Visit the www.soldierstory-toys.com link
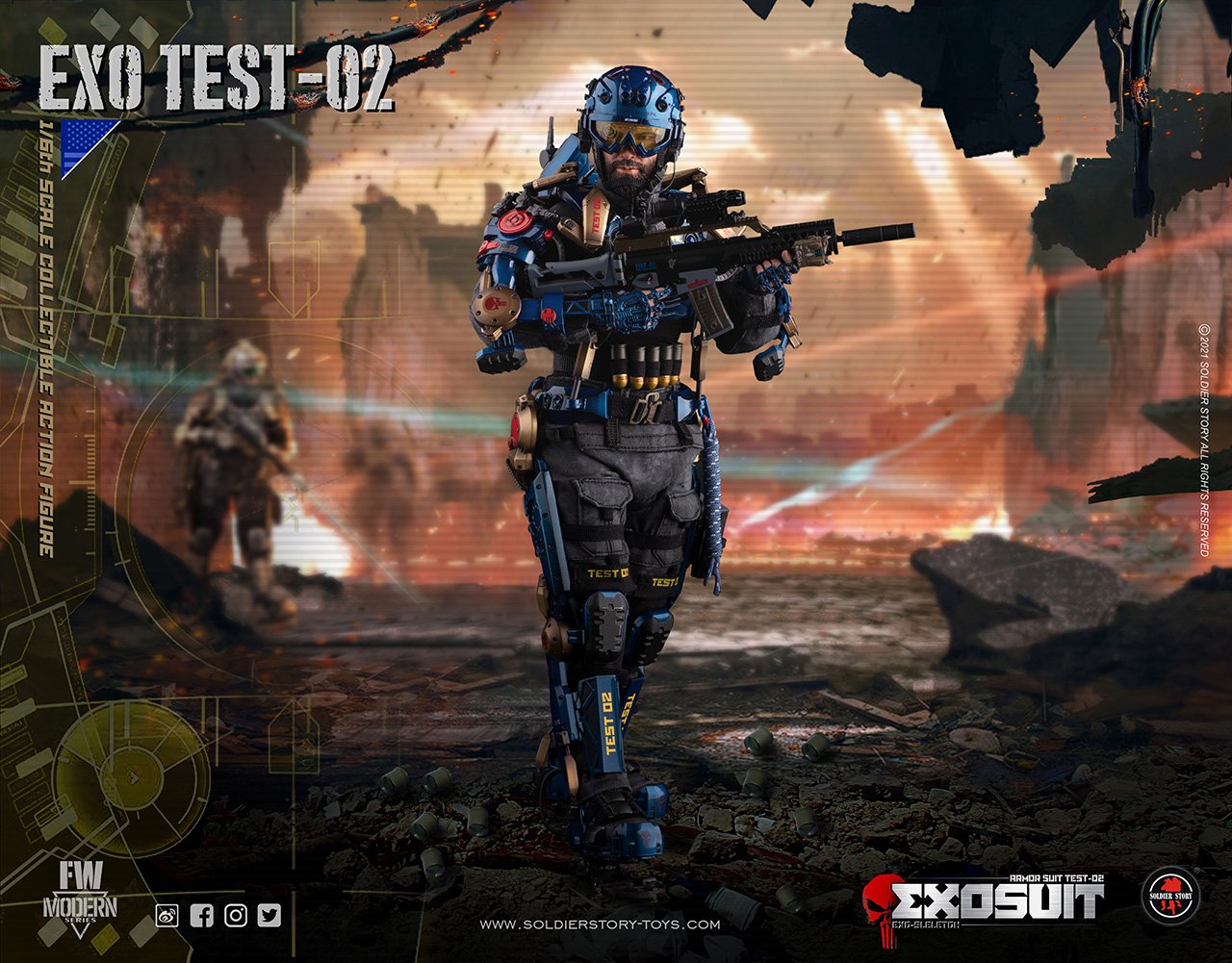1232x963 pixels. pyautogui.click(x=599, y=925)
